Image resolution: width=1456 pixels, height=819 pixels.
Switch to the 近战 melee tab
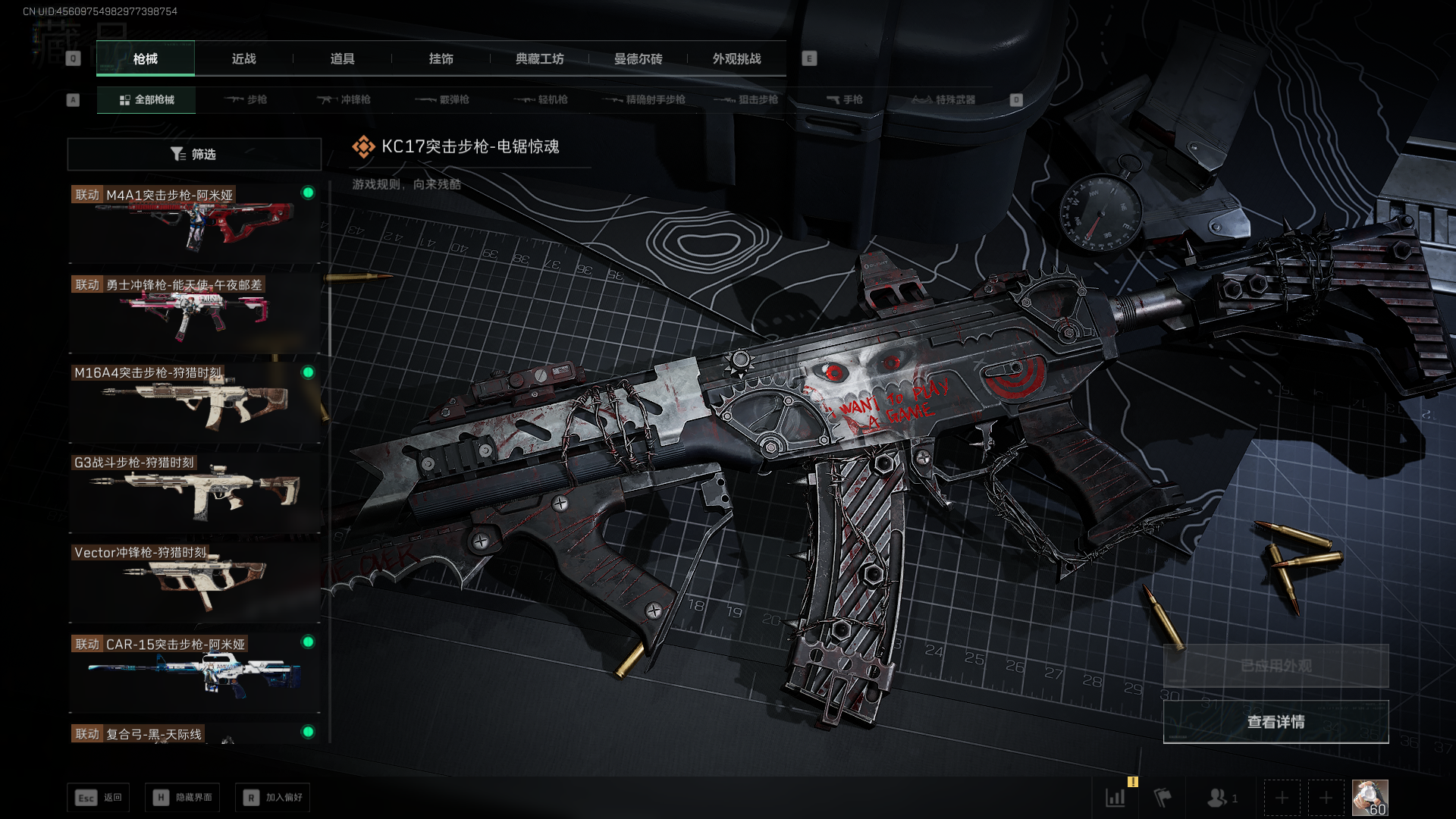coord(243,58)
